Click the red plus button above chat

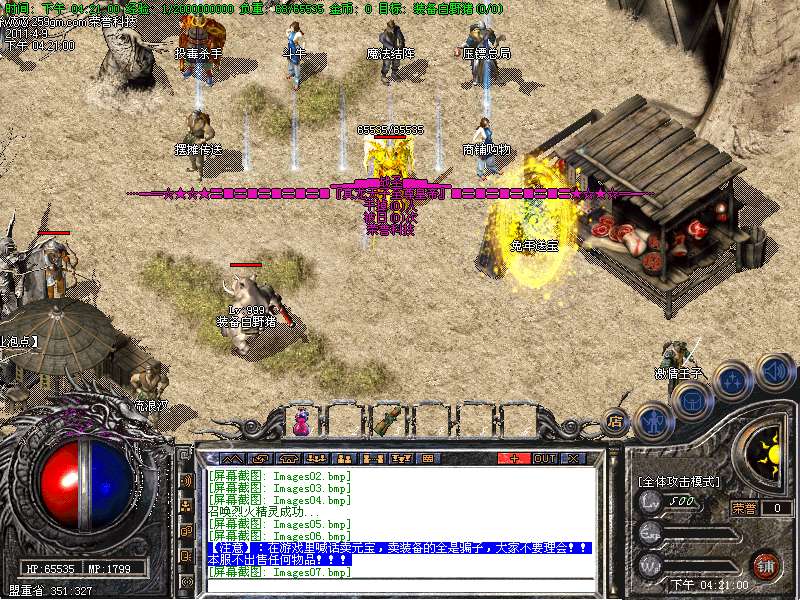coord(514,458)
